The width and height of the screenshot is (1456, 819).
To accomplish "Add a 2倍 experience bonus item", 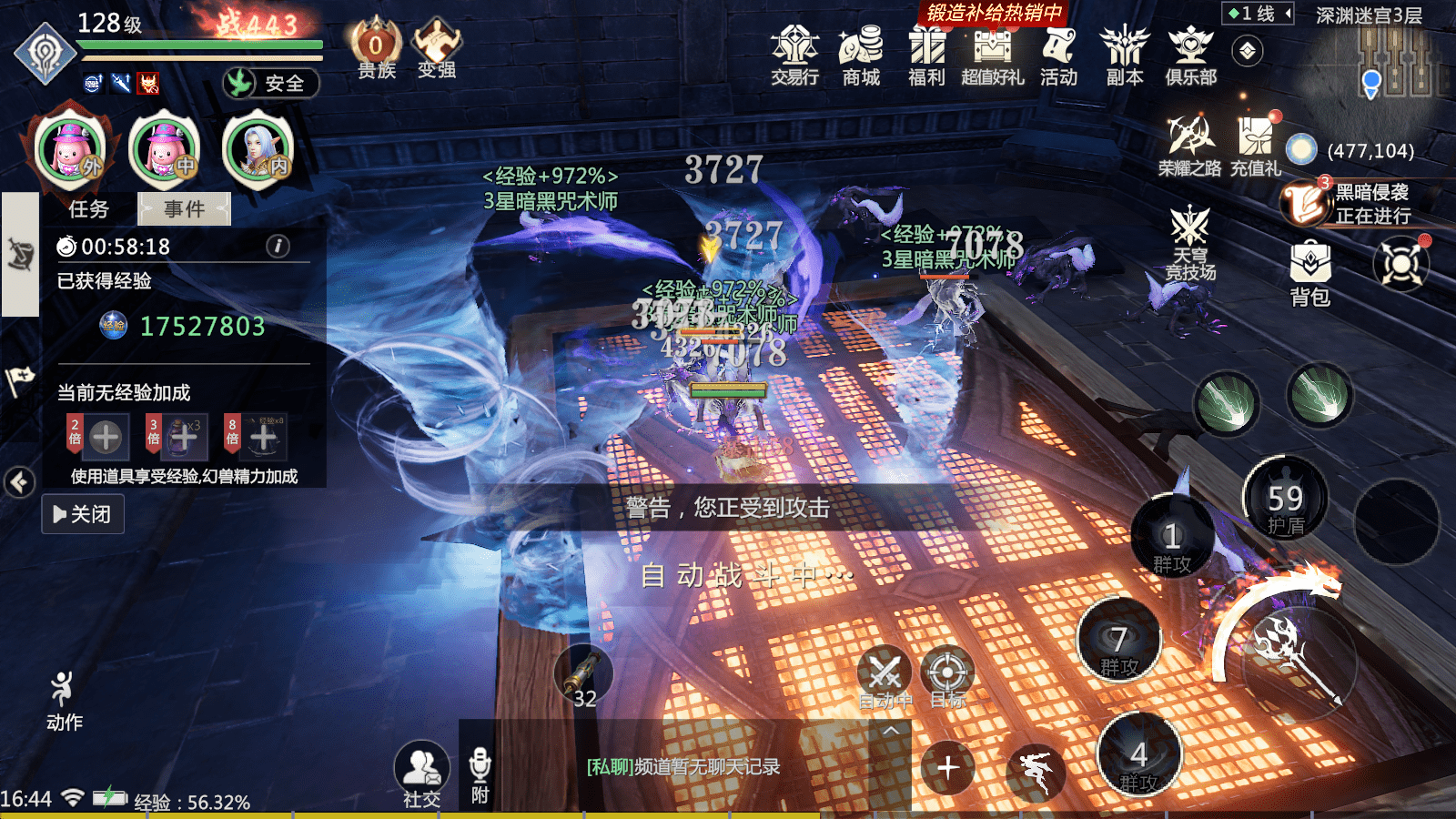I will point(105,437).
